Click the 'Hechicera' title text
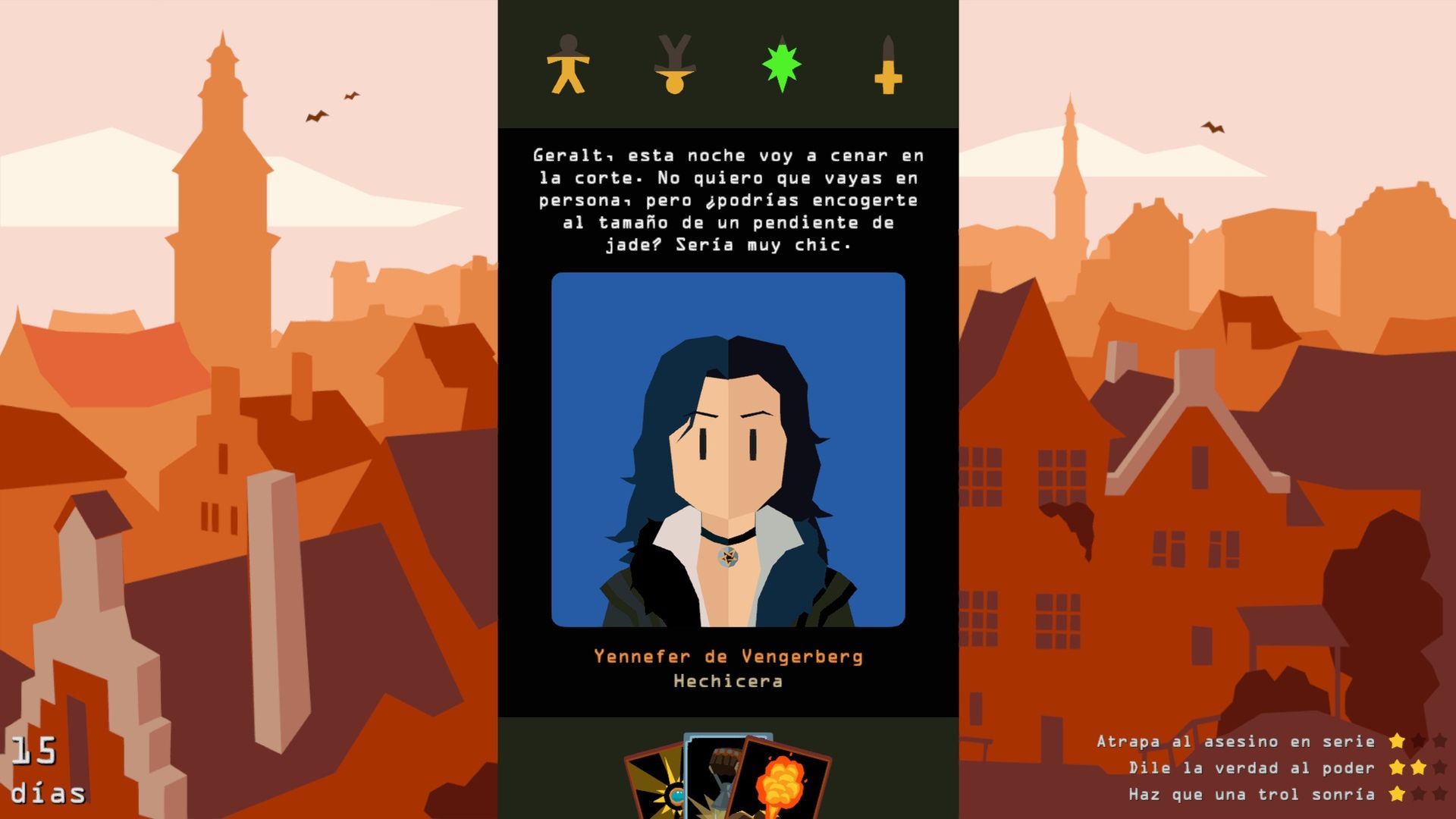Screen dimensions: 1456x819 click(x=728, y=682)
